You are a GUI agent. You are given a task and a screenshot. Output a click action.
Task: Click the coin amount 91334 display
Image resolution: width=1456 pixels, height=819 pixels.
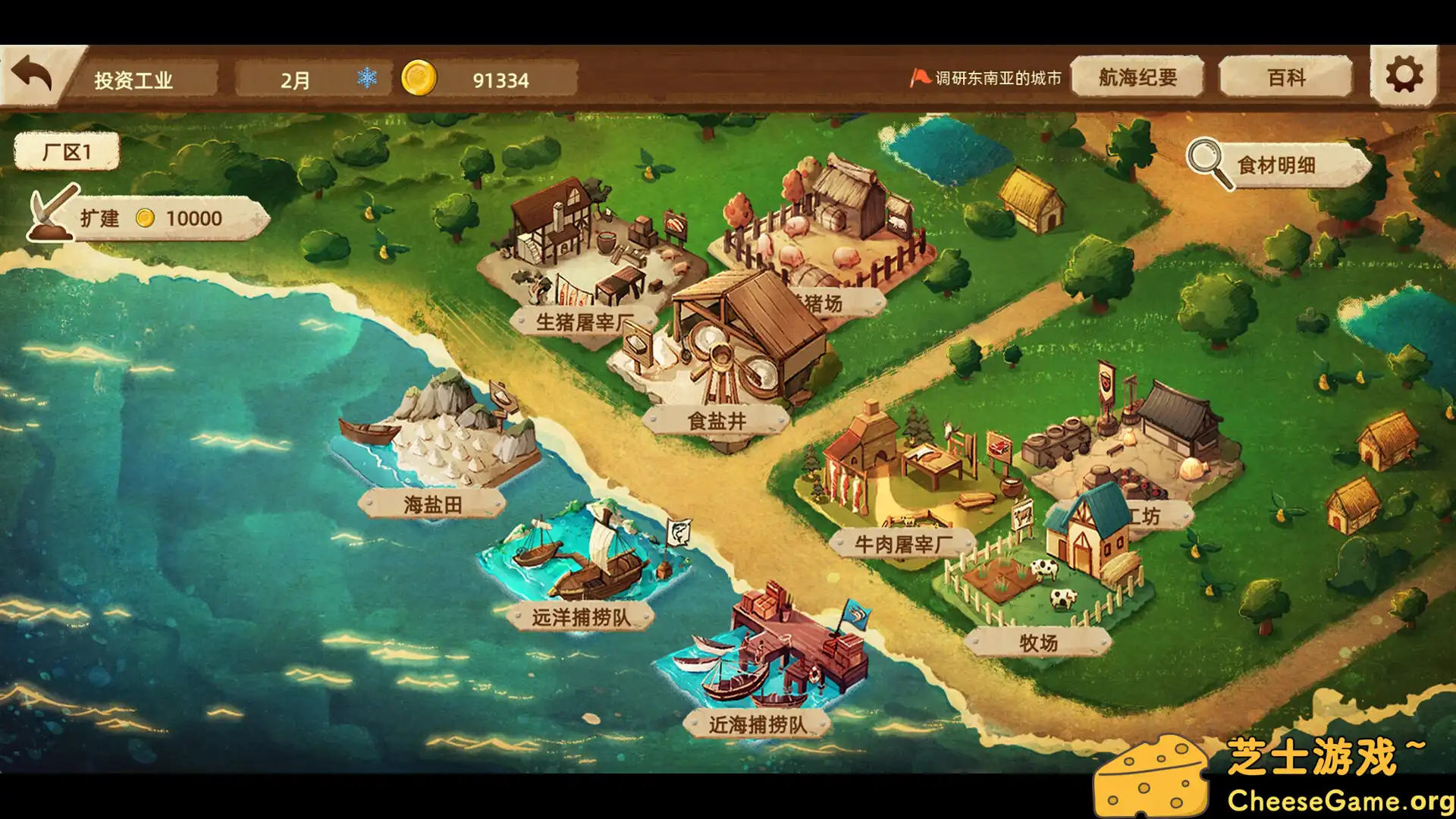coord(500,78)
